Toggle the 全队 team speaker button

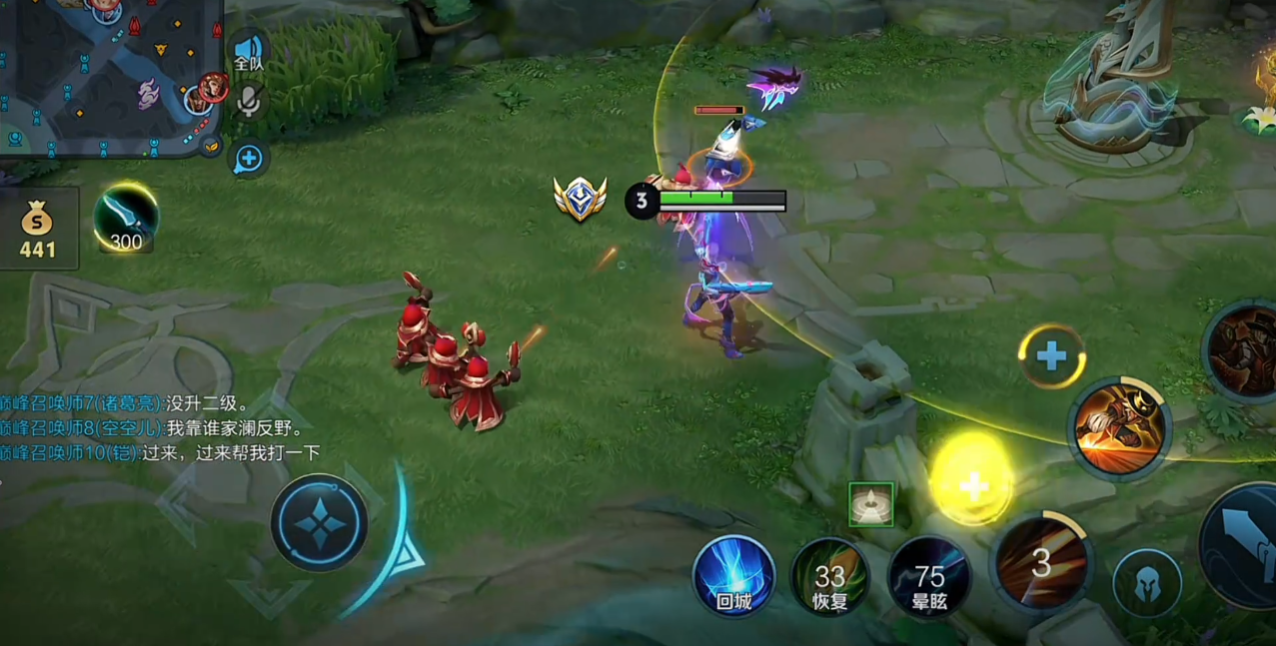pos(248,52)
